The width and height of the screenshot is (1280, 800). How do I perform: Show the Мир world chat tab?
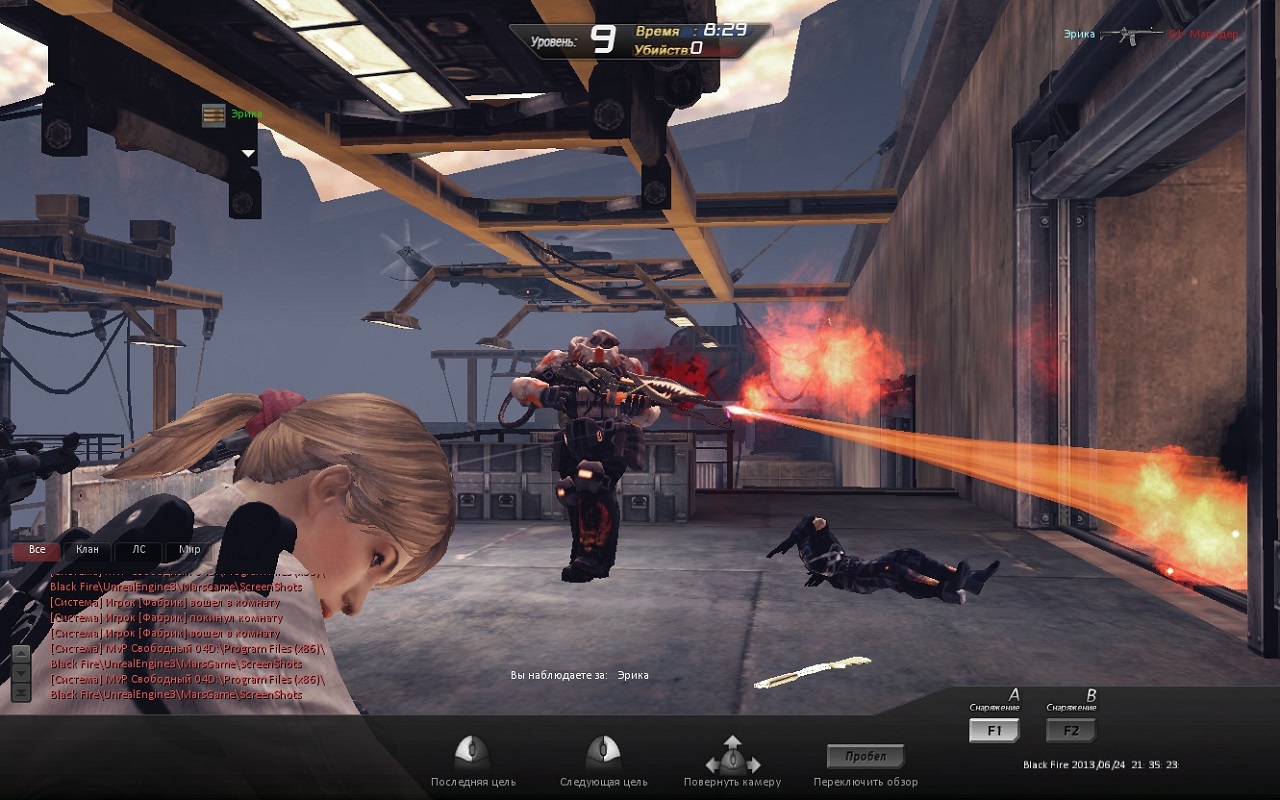click(x=189, y=550)
